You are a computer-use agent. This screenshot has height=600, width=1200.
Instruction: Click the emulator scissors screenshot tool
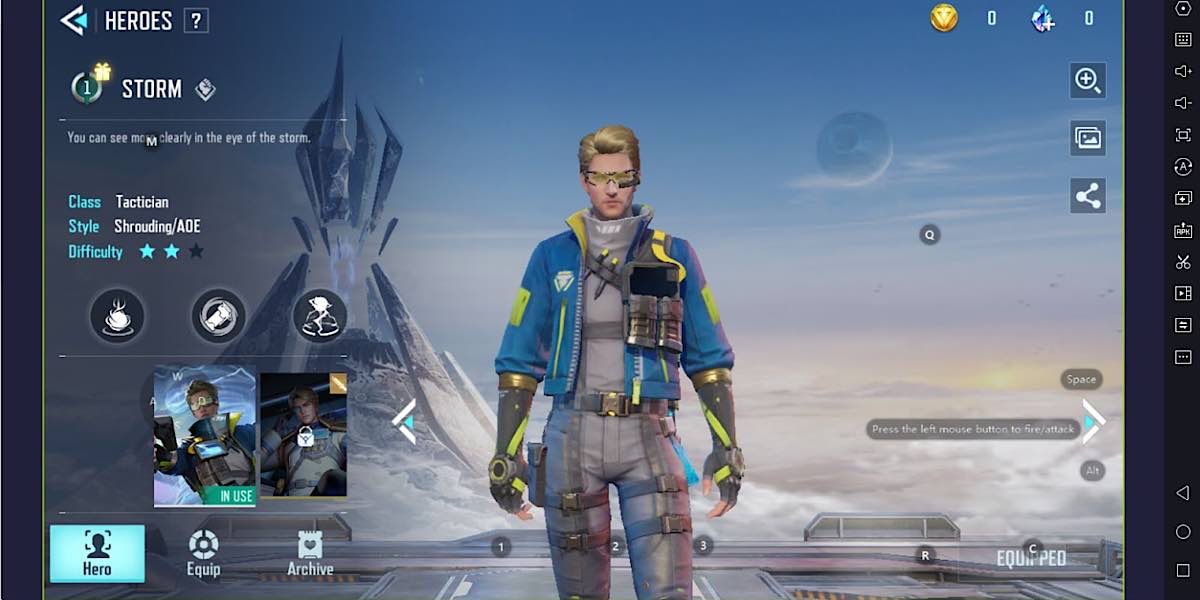click(1183, 262)
